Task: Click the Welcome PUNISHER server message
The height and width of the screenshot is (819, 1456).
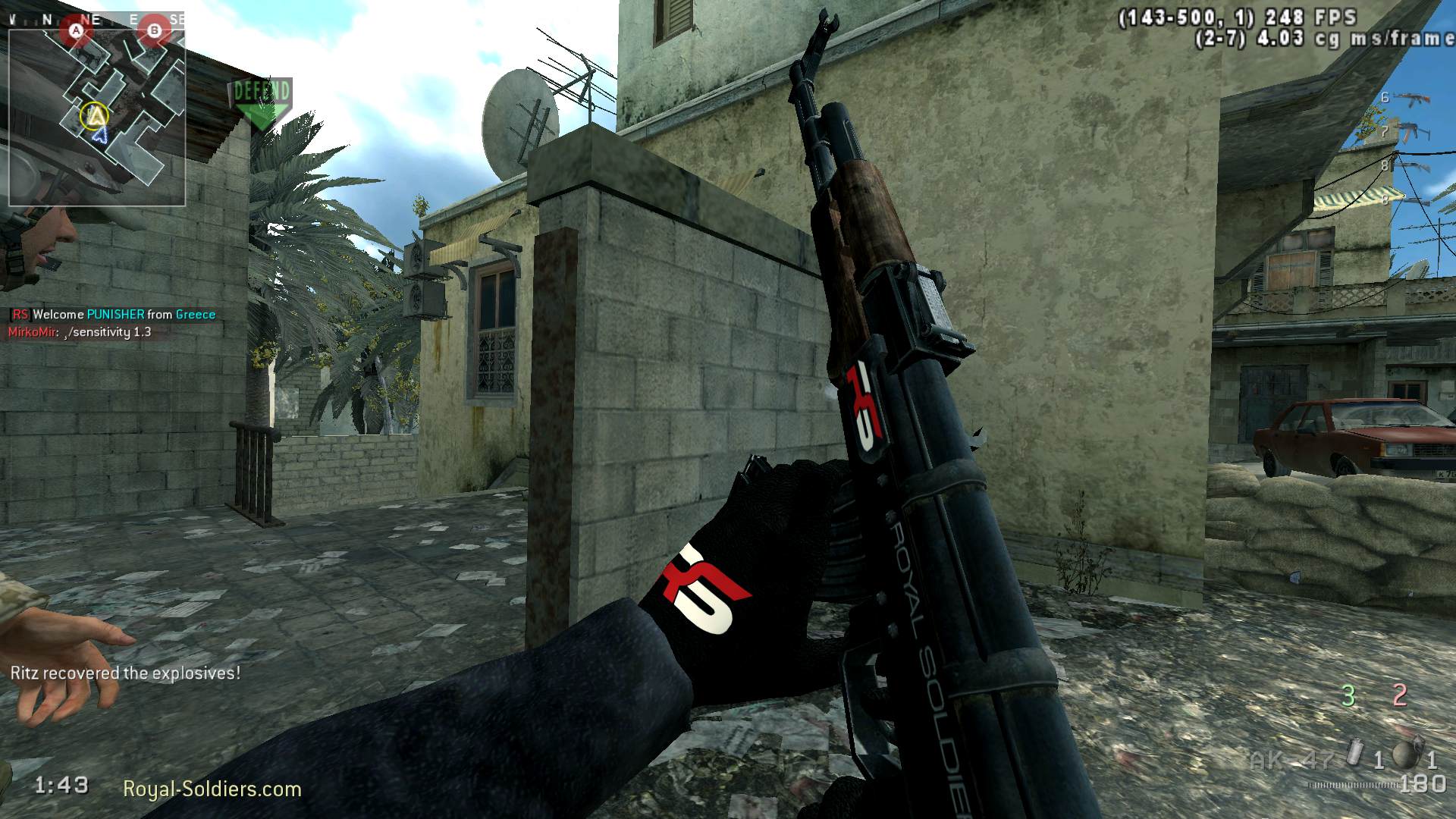Action: pyautogui.click(x=114, y=314)
